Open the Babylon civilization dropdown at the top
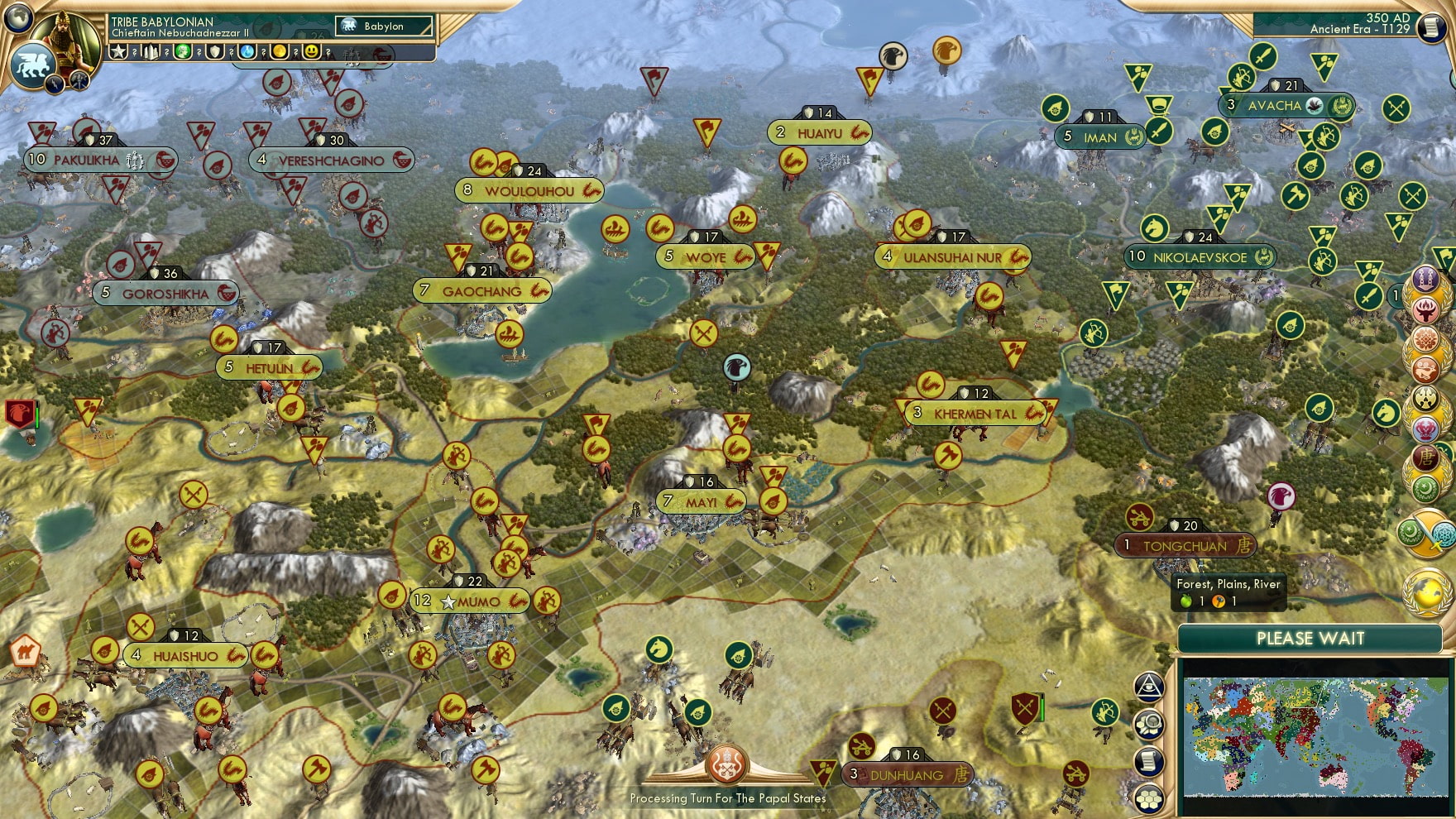 385,26
